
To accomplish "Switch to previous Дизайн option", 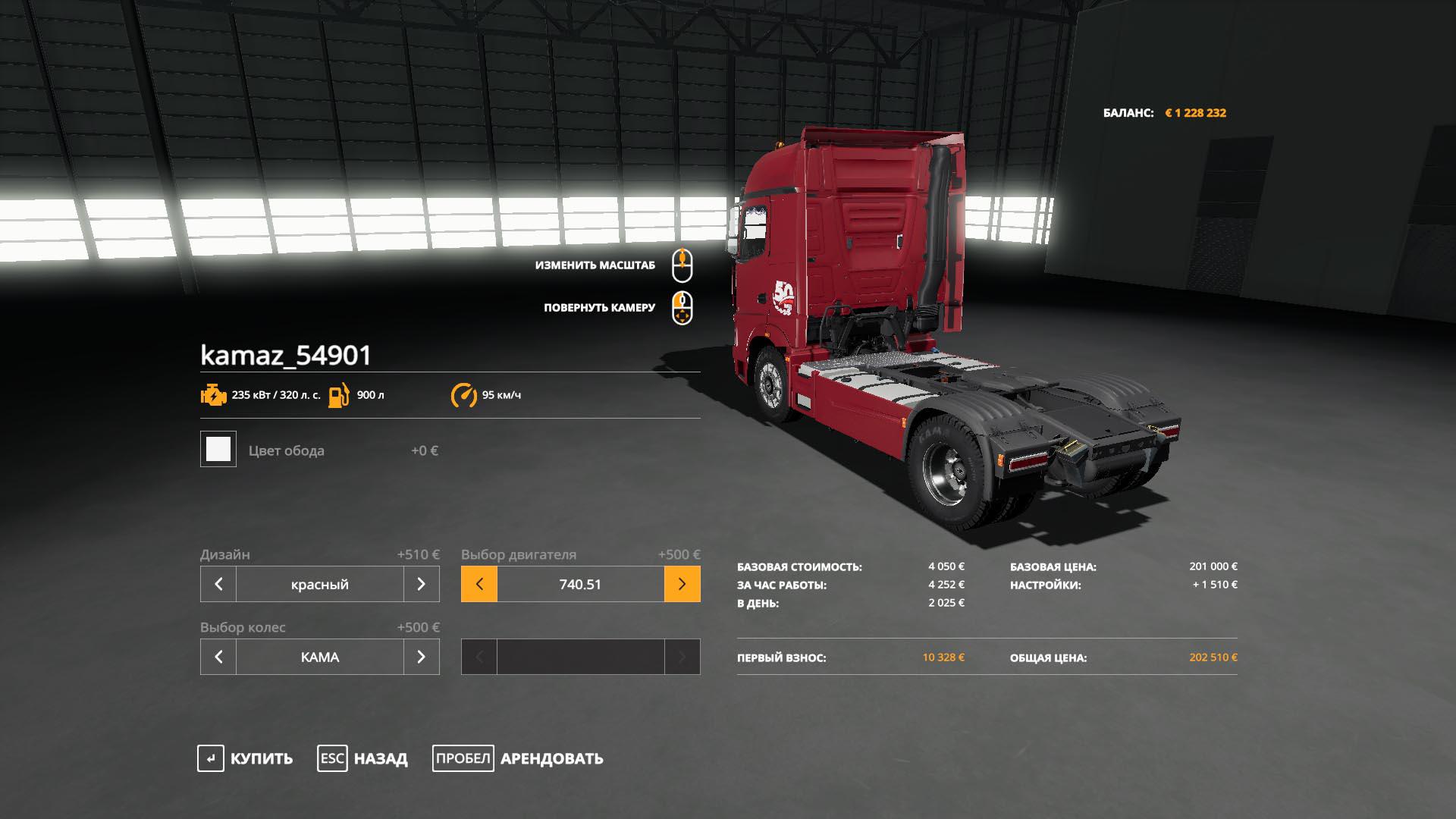I will point(218,584).
